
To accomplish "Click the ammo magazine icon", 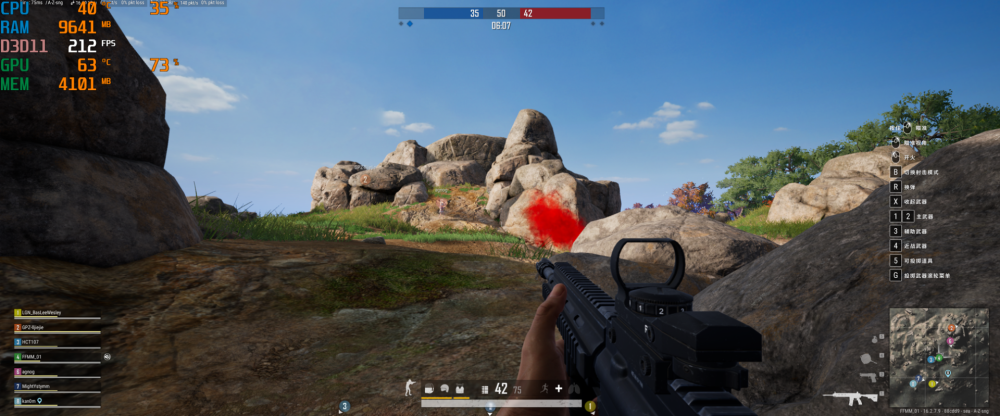I will click(x=485, y=388).
